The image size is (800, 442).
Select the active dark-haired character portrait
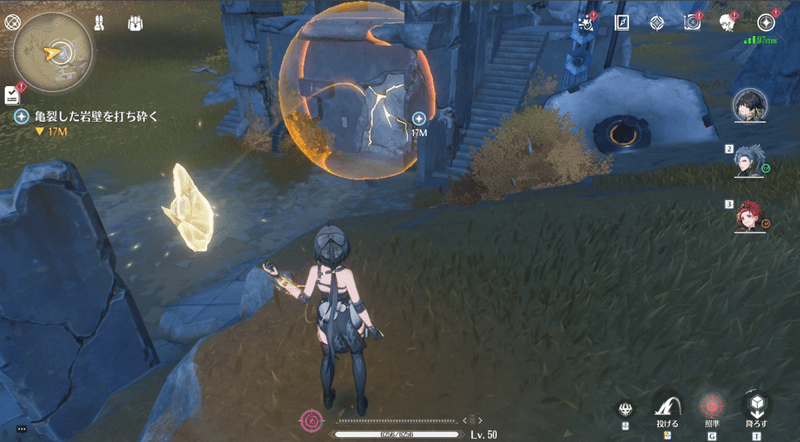[x=749, y=104]
